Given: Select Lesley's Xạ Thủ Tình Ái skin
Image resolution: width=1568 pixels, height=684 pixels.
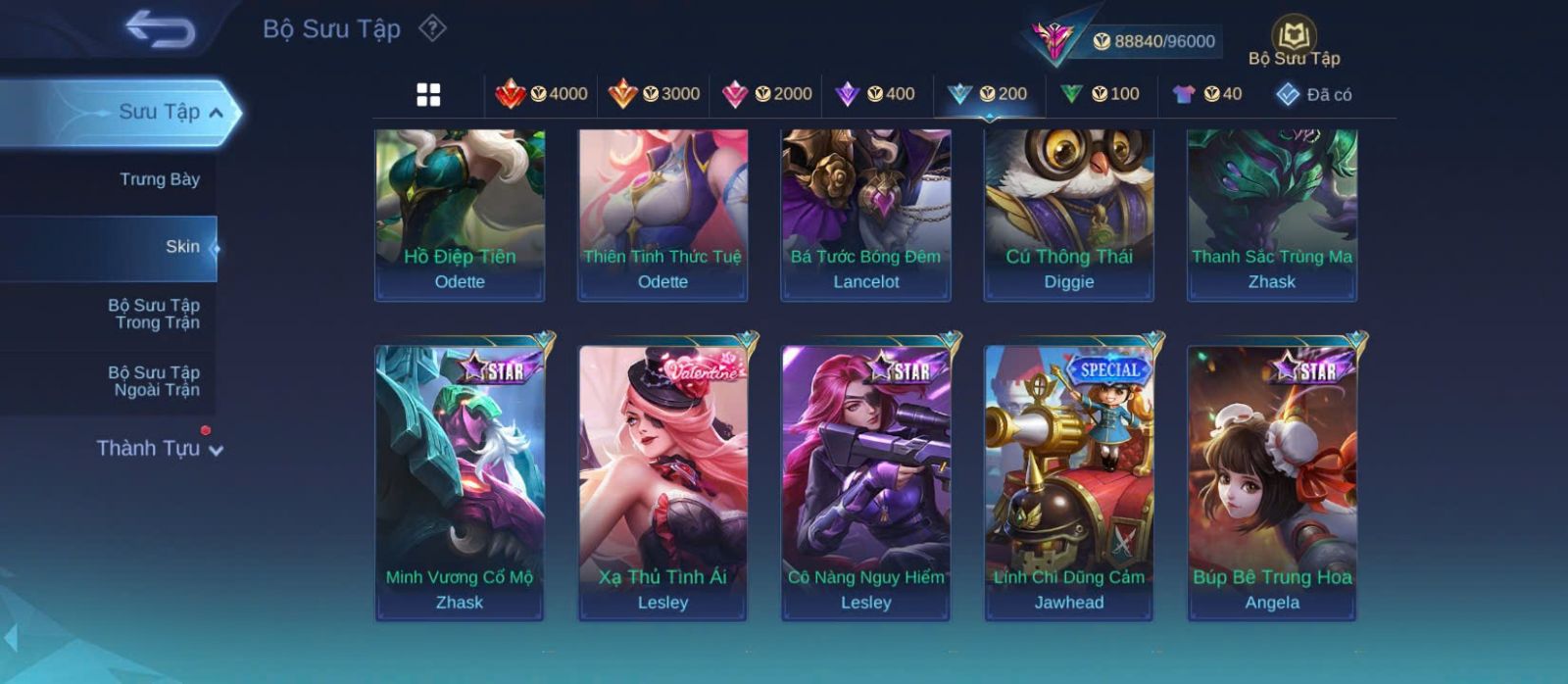Looking at the screenshot, I should coord(662,482).
